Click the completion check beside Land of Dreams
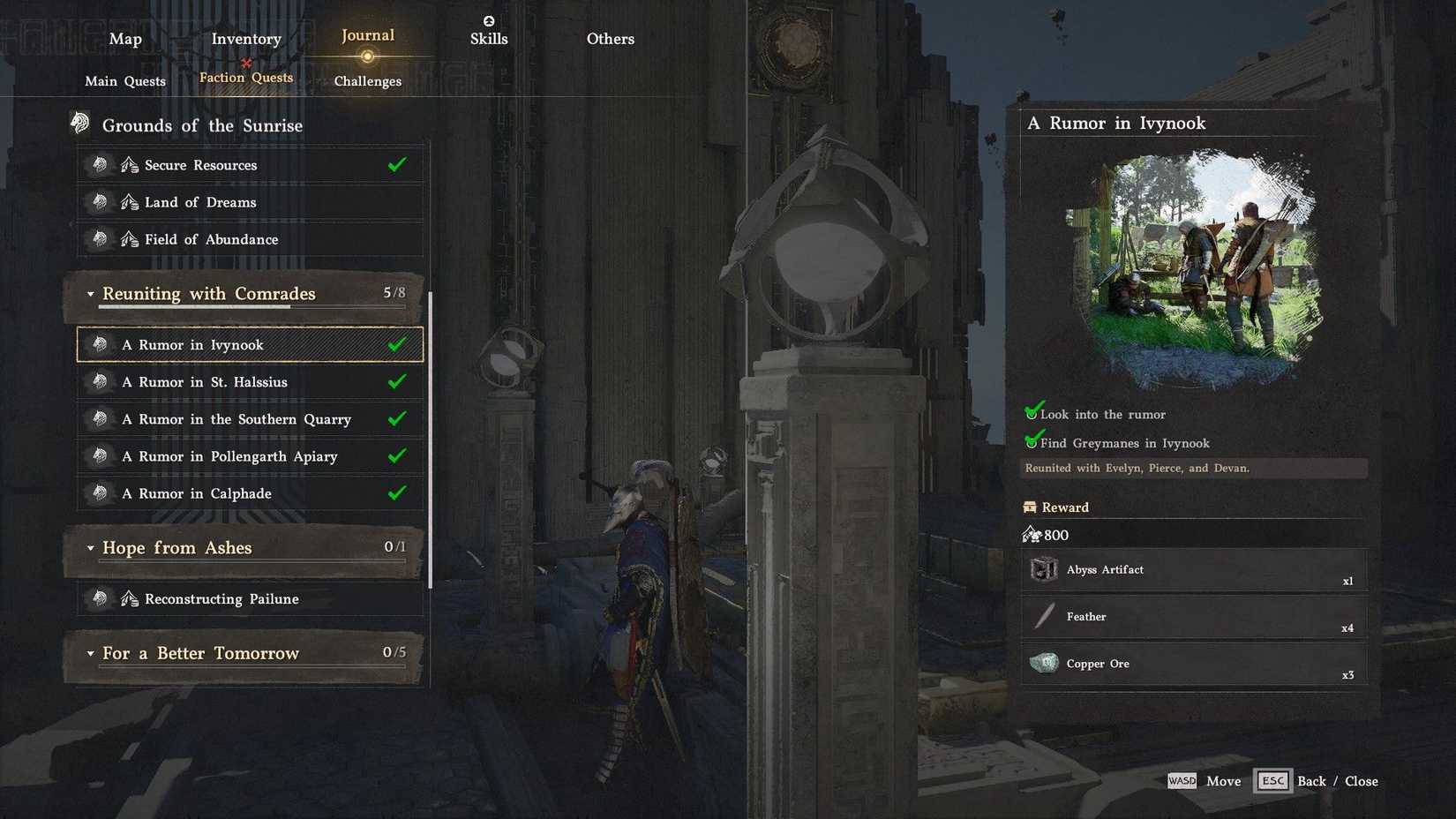This screenshot has width=1456, height=819. coord(397,201)
